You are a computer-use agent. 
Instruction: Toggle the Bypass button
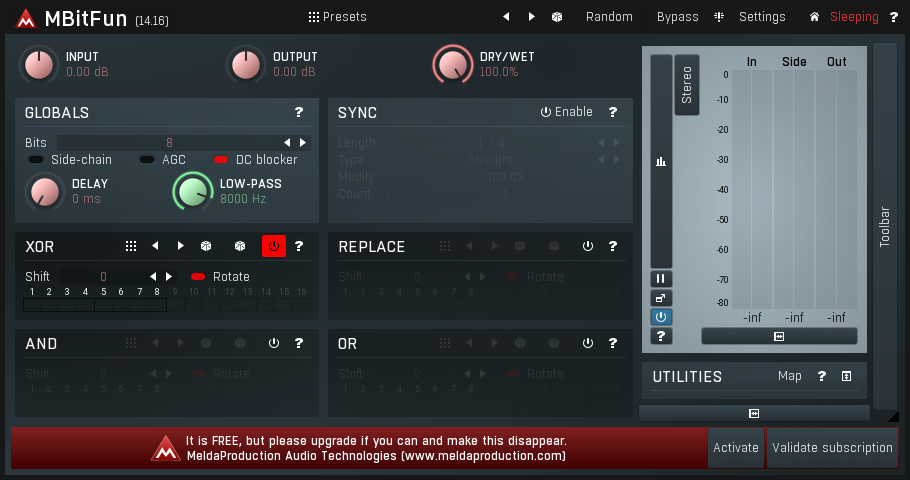pos(677,17)
